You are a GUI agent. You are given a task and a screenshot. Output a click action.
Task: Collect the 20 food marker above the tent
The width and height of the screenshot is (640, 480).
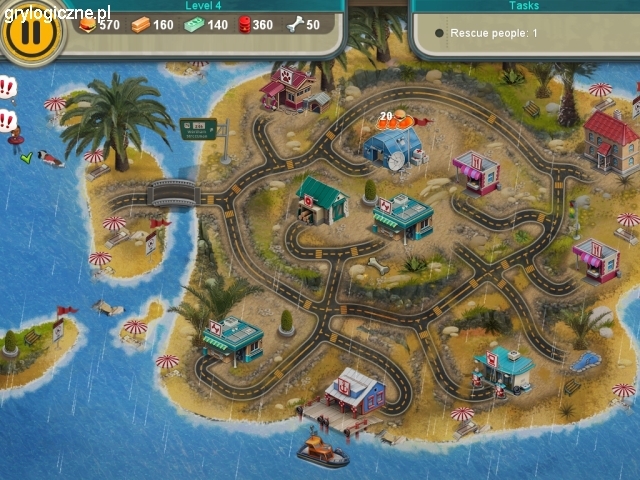pyautogui.click(x=397, y=121)
